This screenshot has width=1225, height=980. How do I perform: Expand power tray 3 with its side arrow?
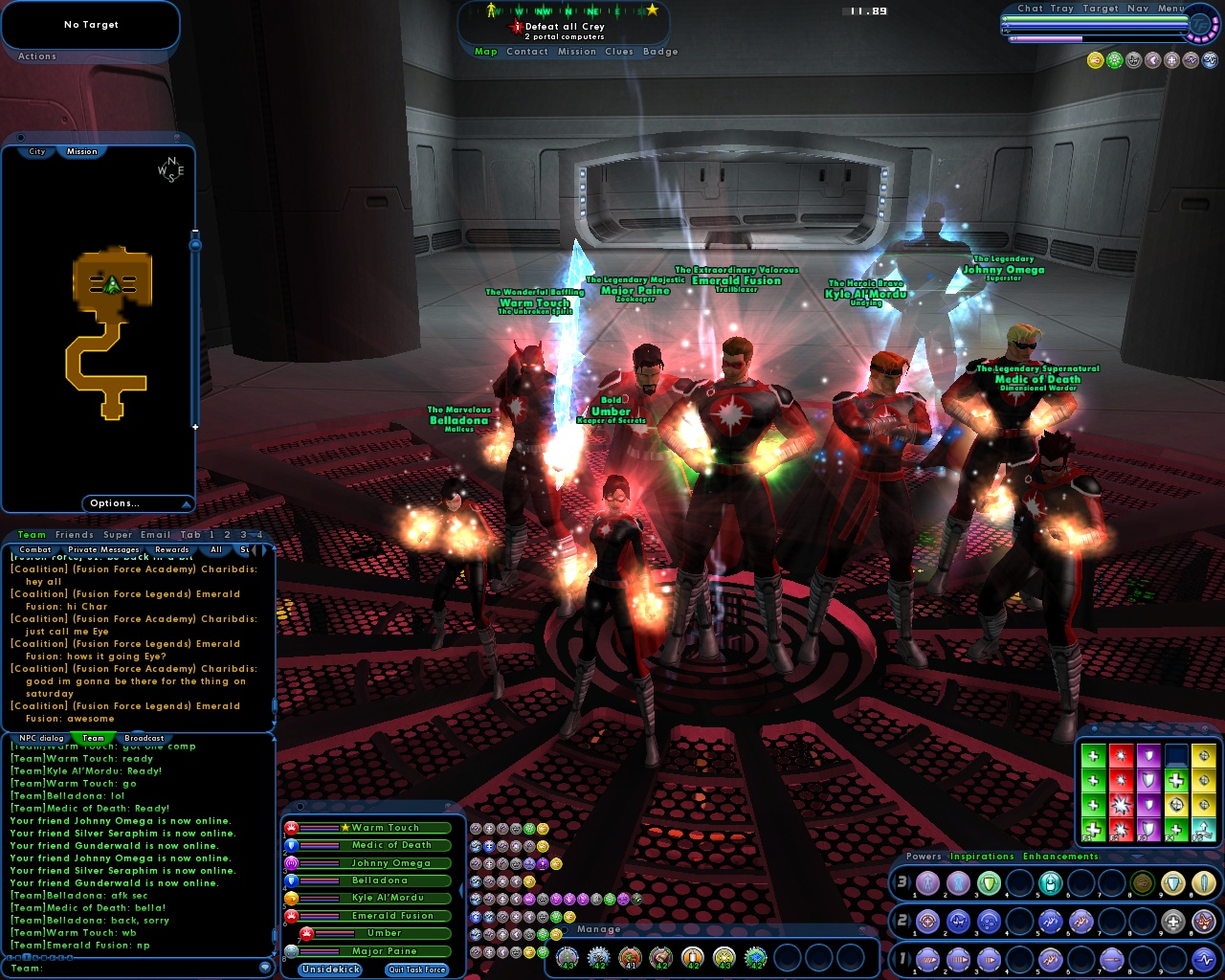pyautogui.click(x=909, y=882)
